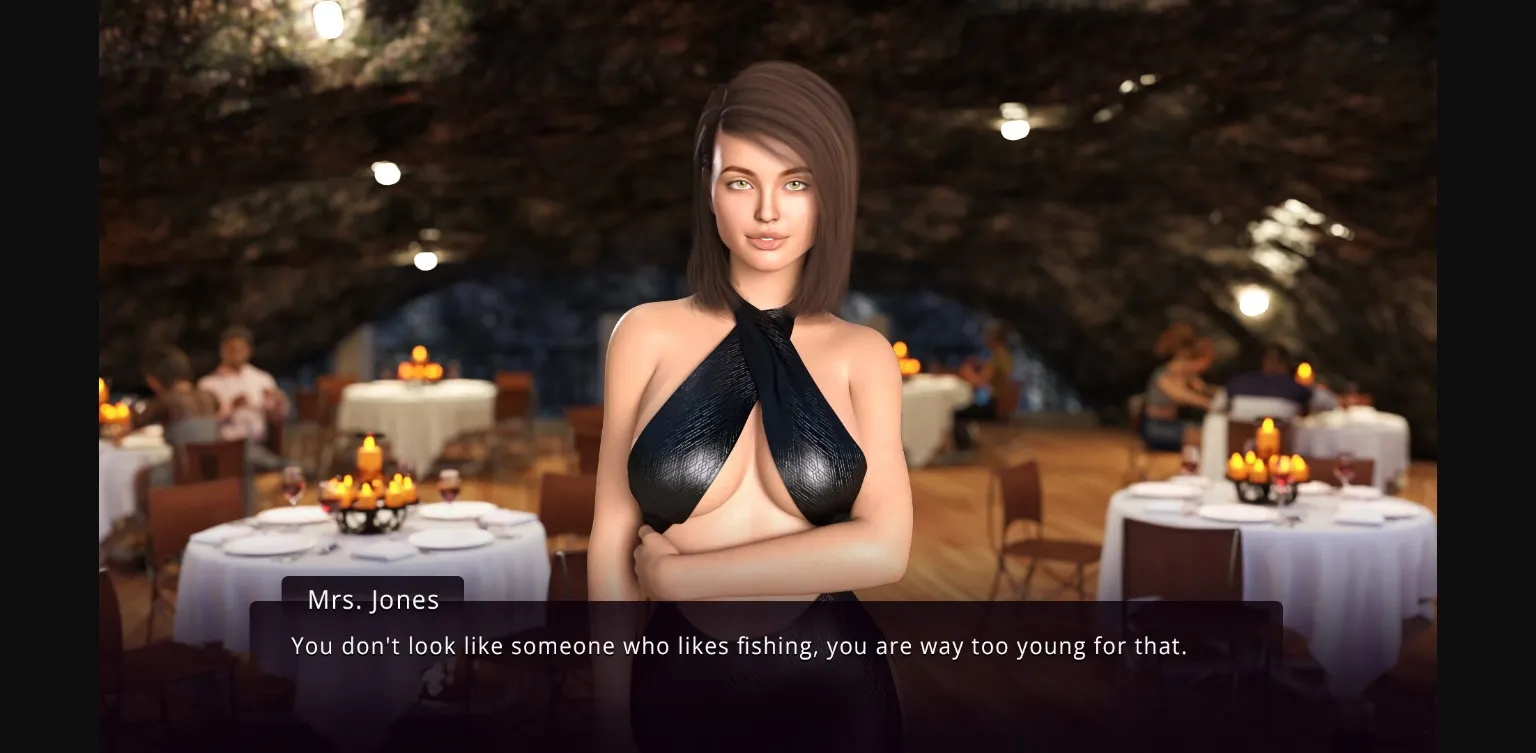Select the Mrs. Jones name label
Viewport: 1536px width, 753px height.
click(x=373, y=599)
